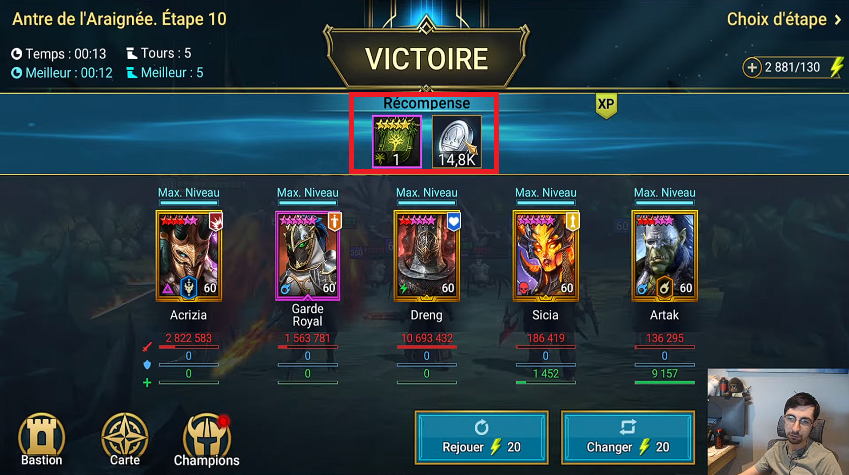Go to the Bastion
Screen dimensions: 849x475
[42, 440]
